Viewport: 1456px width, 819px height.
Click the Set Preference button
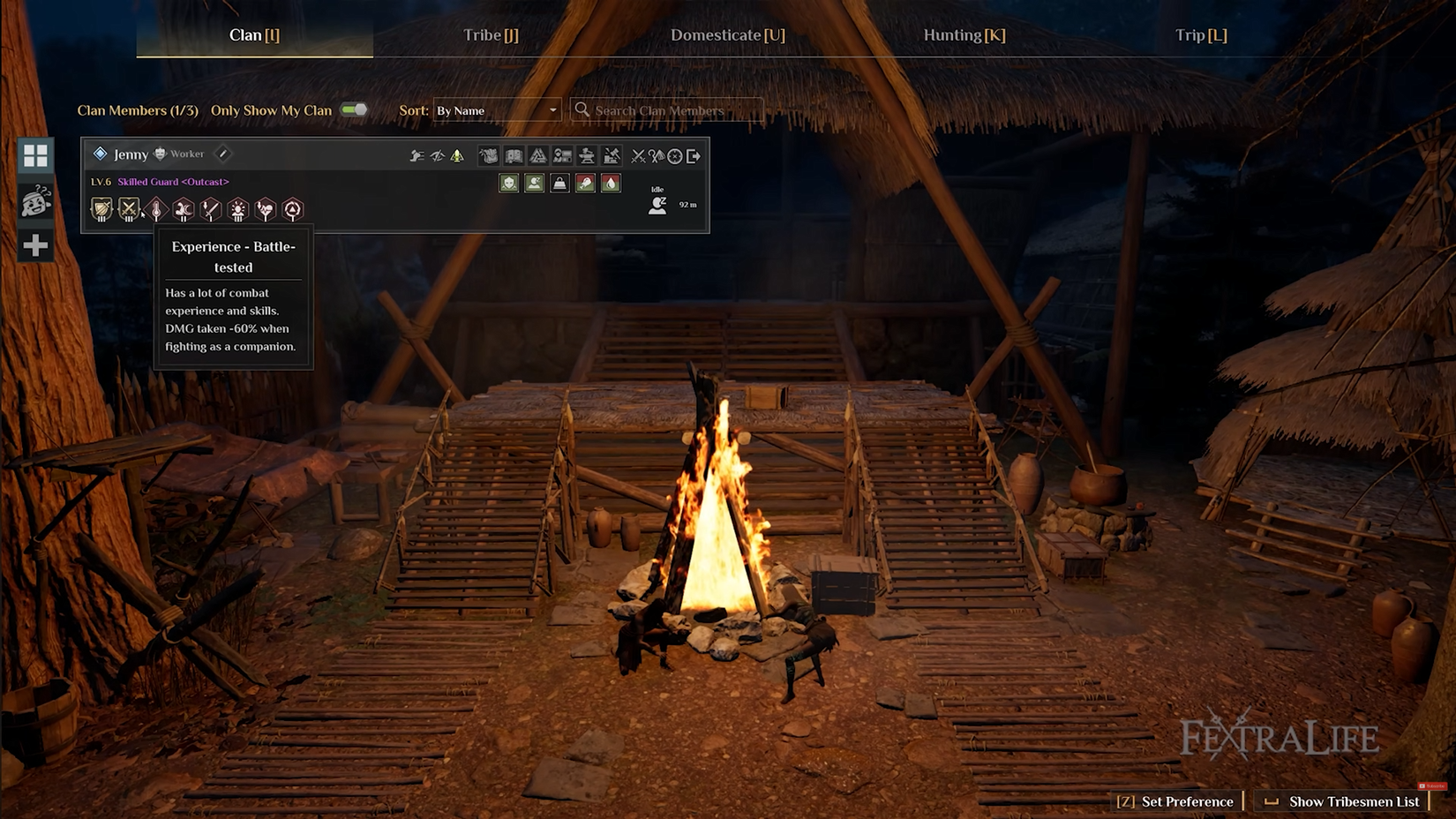(x=1175, y=801)
